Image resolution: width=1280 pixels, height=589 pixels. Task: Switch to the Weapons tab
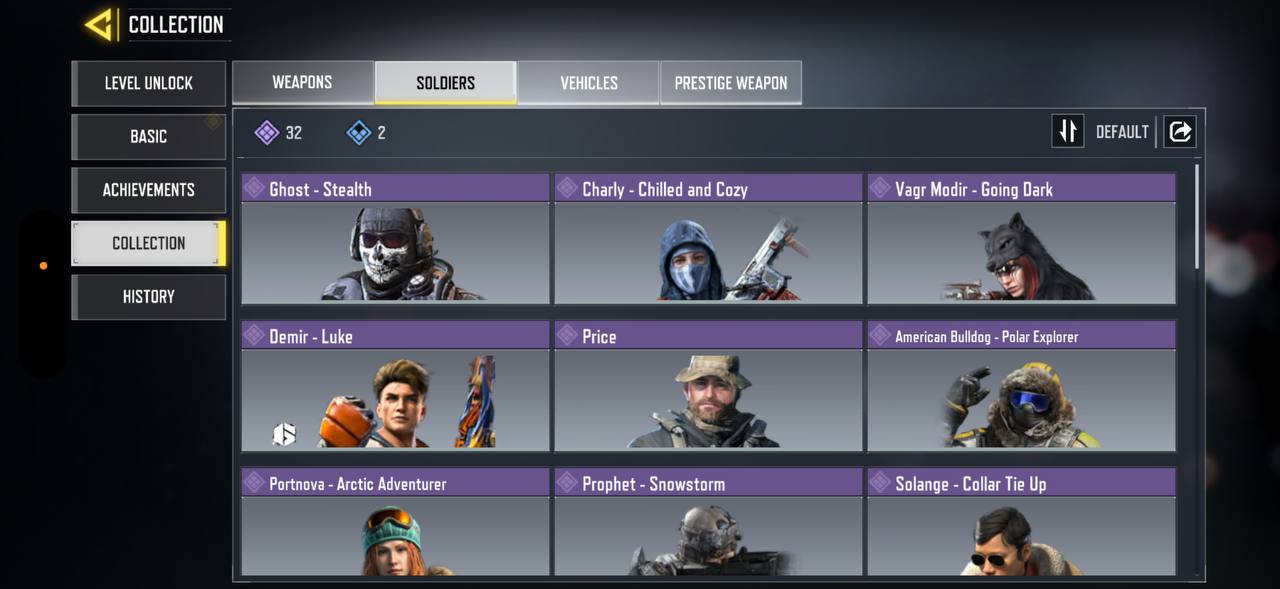tap(303, 83)
